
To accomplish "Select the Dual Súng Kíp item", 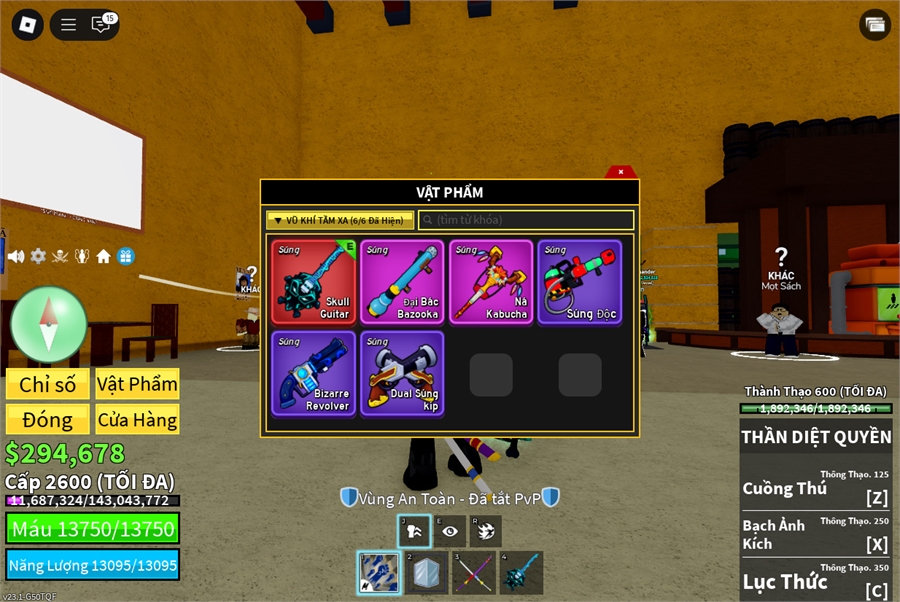I will (x=402, y=373).
